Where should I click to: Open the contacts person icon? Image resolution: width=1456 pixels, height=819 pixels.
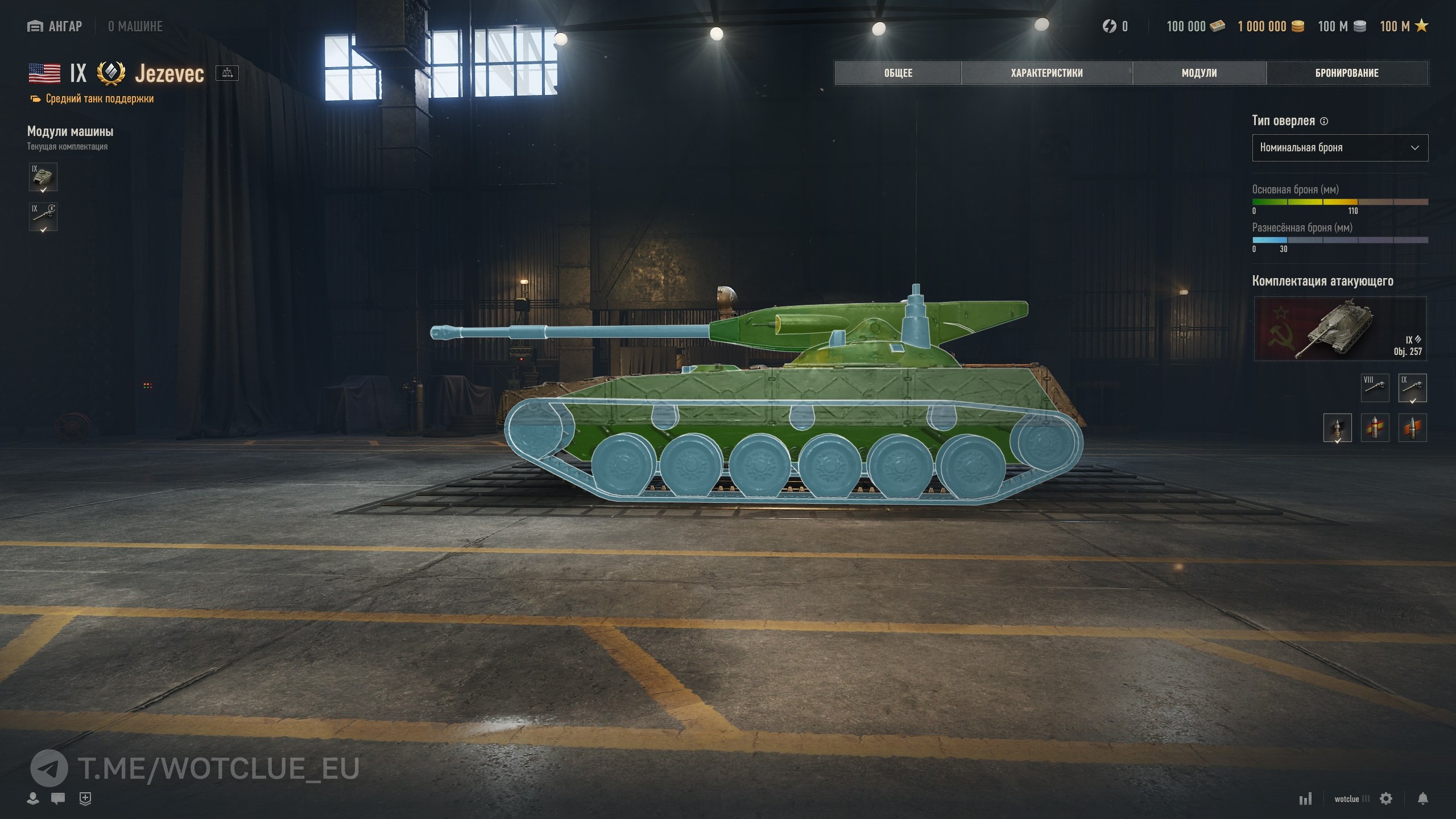[x=33, y=799]
